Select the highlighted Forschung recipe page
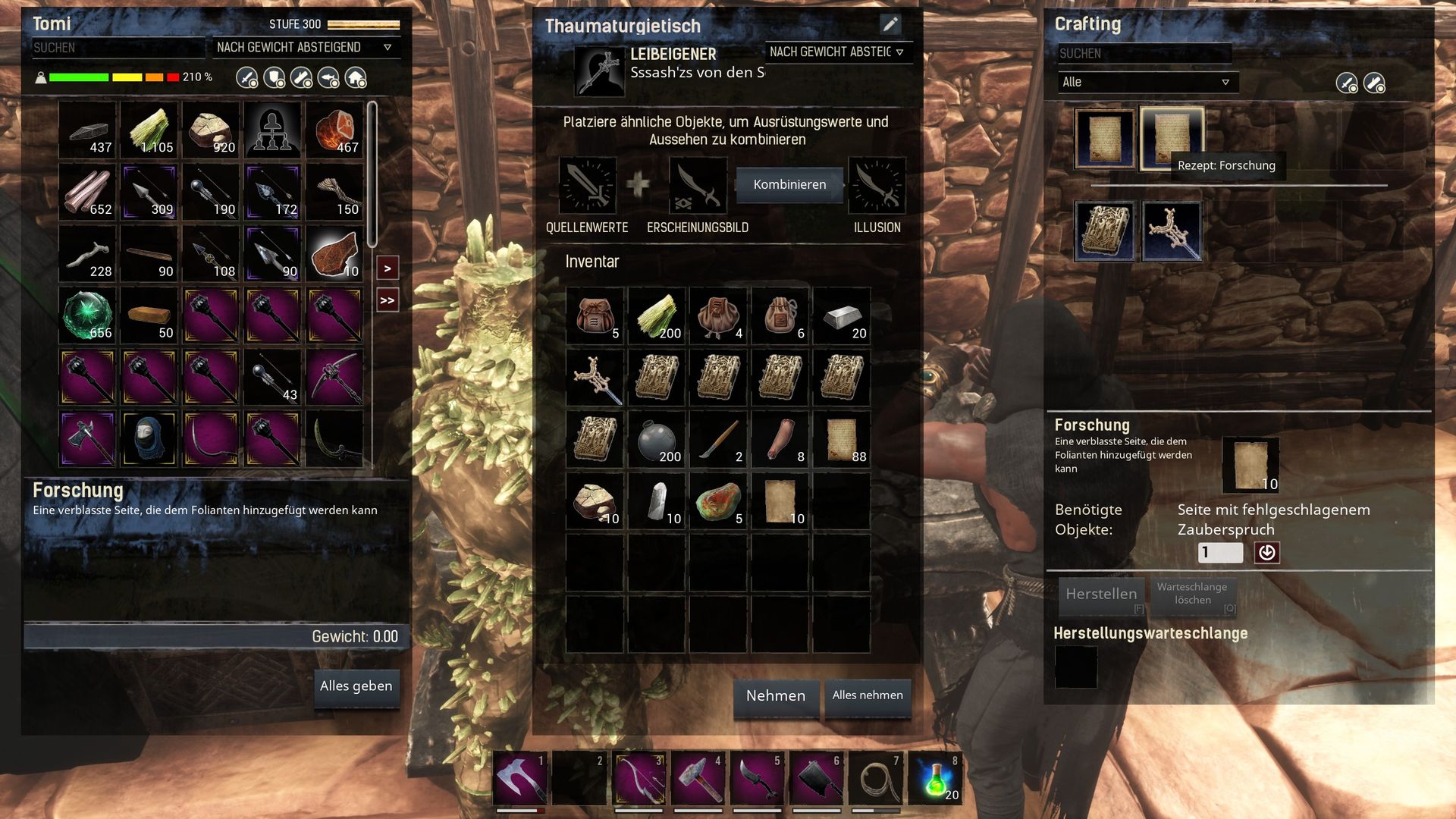 coord(1171,138)
